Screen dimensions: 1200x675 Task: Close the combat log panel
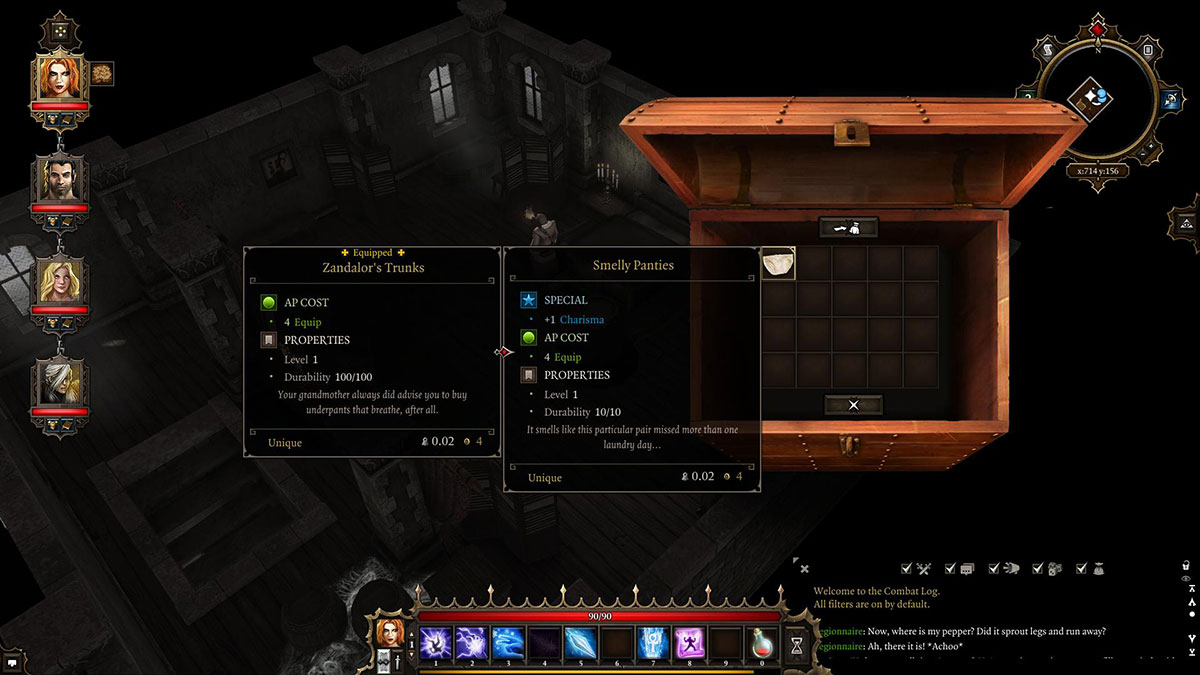tap(804, 569)
